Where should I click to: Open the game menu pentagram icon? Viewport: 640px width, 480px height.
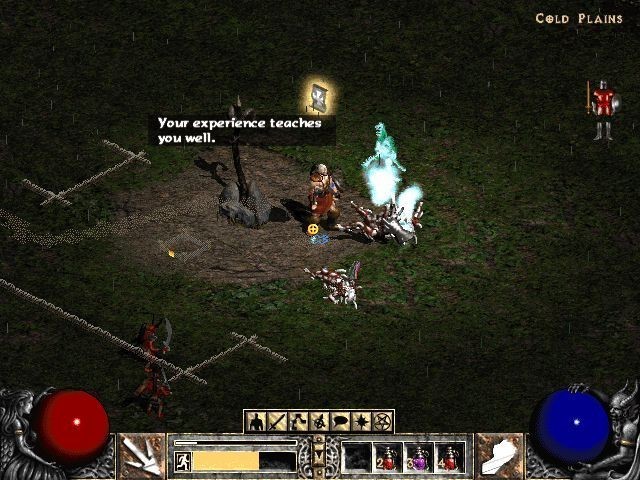(383, 422)
